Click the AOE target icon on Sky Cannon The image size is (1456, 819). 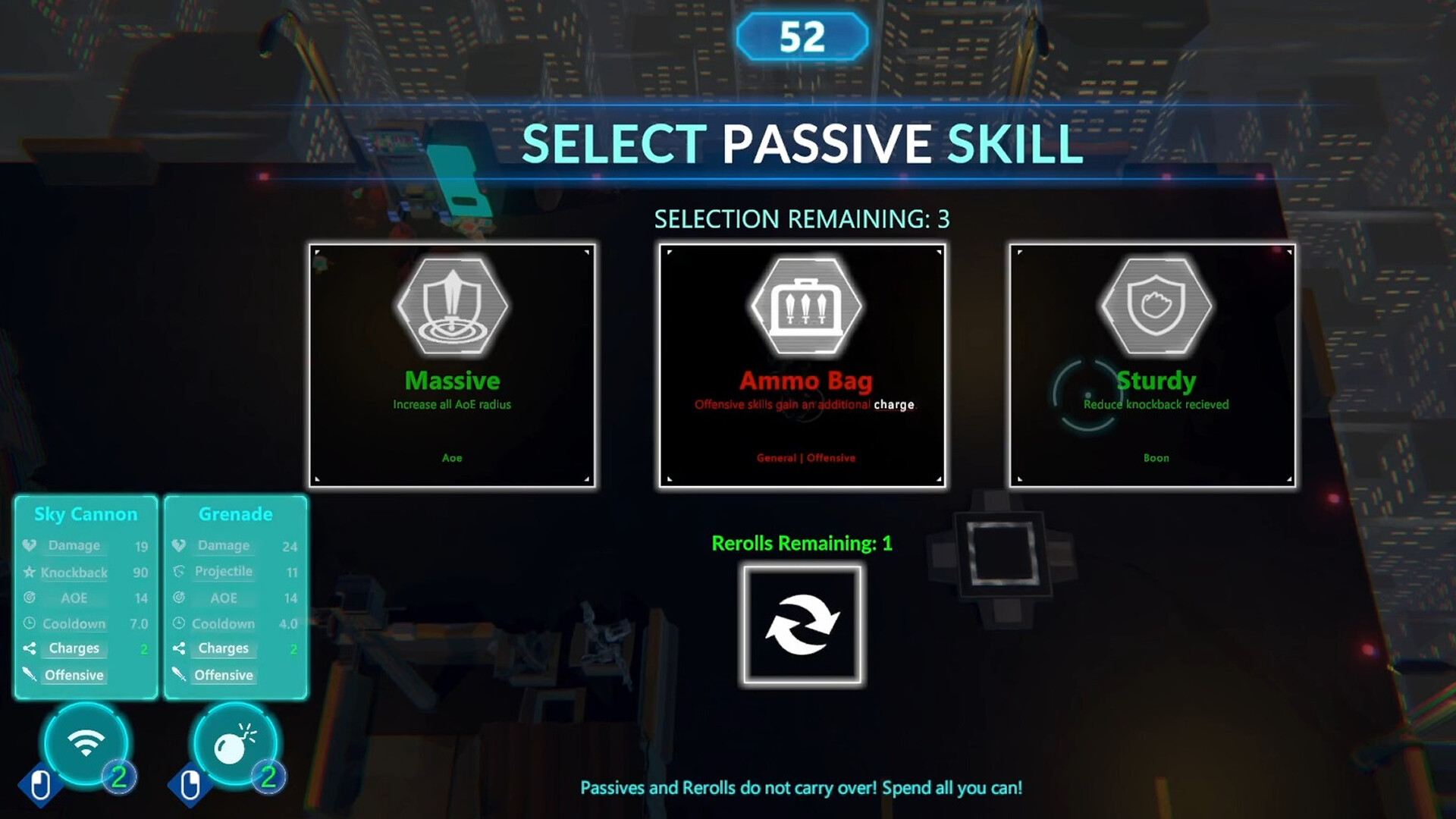coord(28,598)
